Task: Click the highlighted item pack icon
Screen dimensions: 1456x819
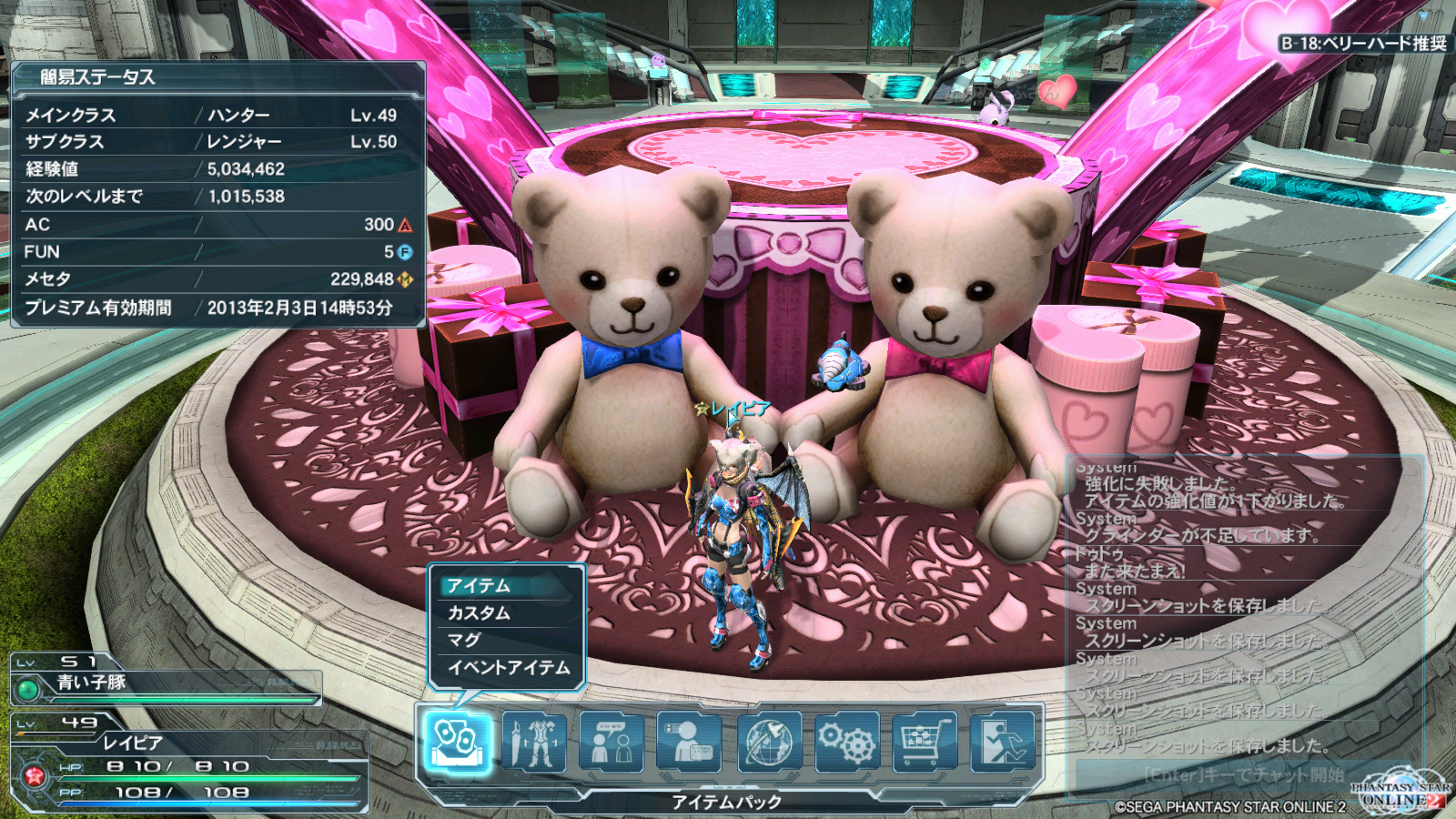Action: click(x=457, y=743)
